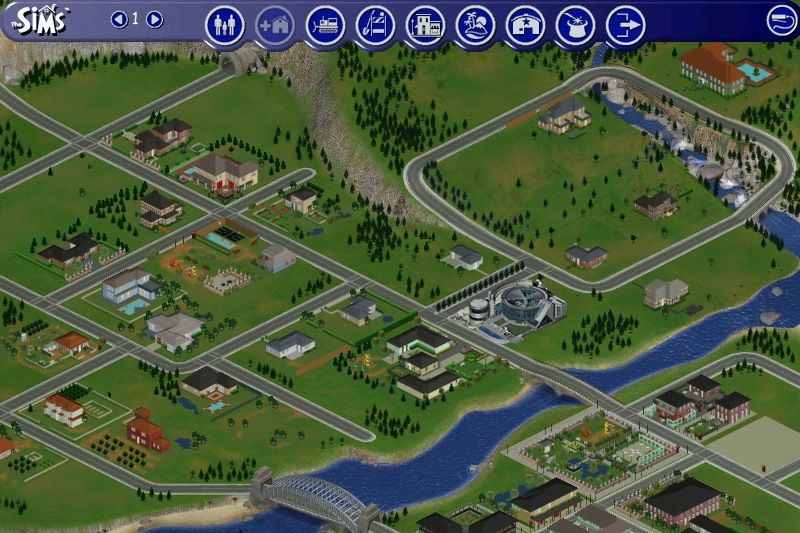Select the bulldozer tool icon
This screenshot has width=800, height=533.
(325, 25)
